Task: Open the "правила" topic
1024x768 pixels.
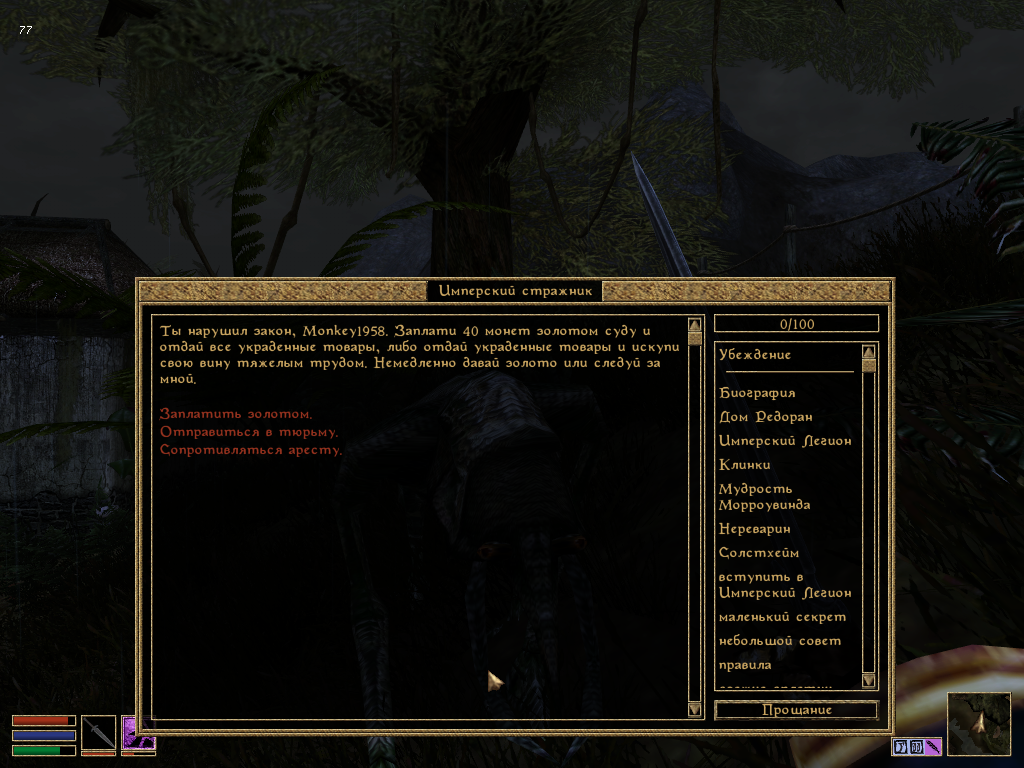Action: (x=745, y=665)
